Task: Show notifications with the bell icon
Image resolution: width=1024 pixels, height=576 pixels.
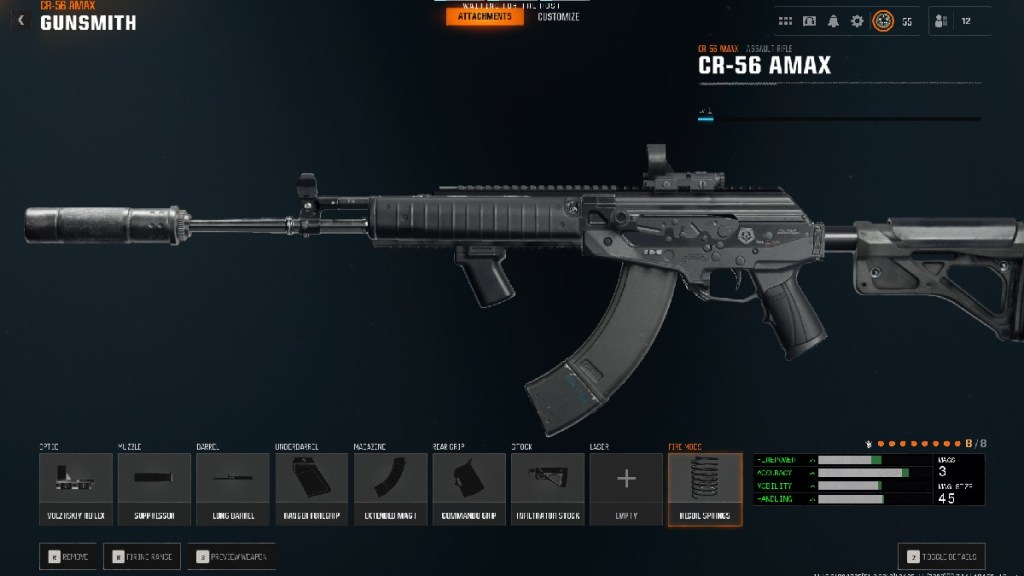Action: (833, 21)
